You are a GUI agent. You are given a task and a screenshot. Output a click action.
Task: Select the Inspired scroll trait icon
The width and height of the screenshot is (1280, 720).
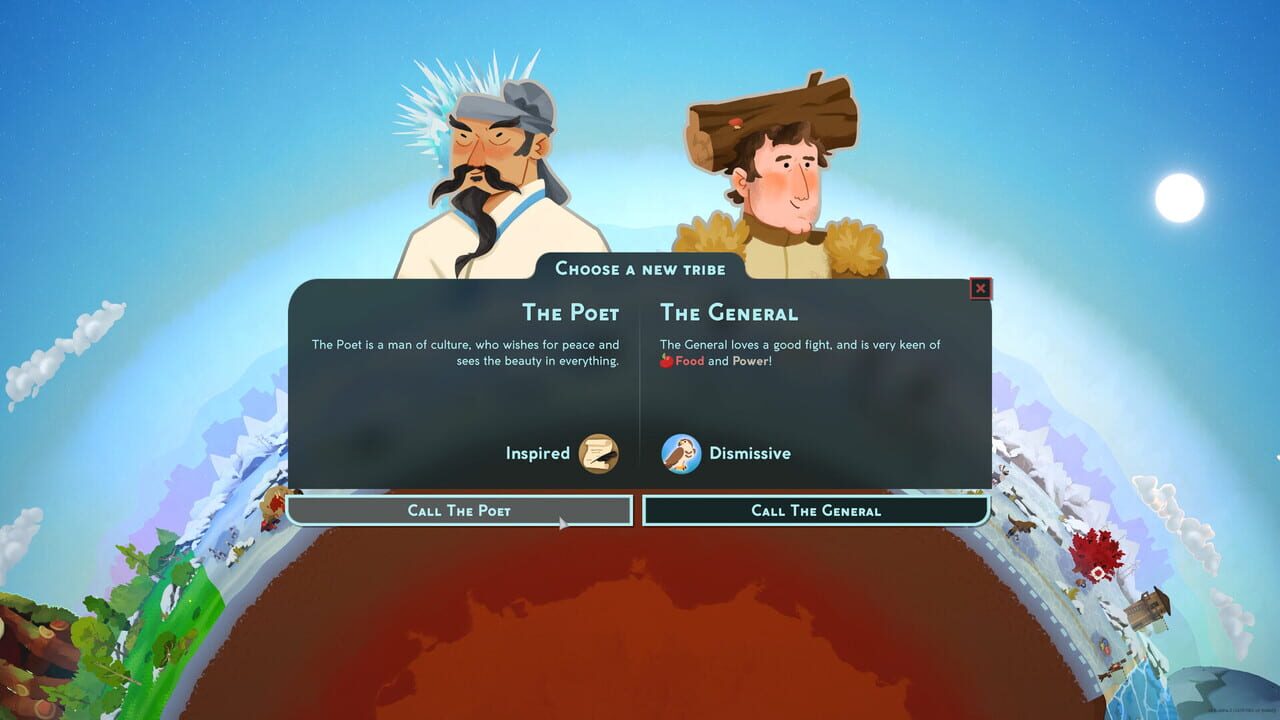pyautogui.click(x=598, y=454)
